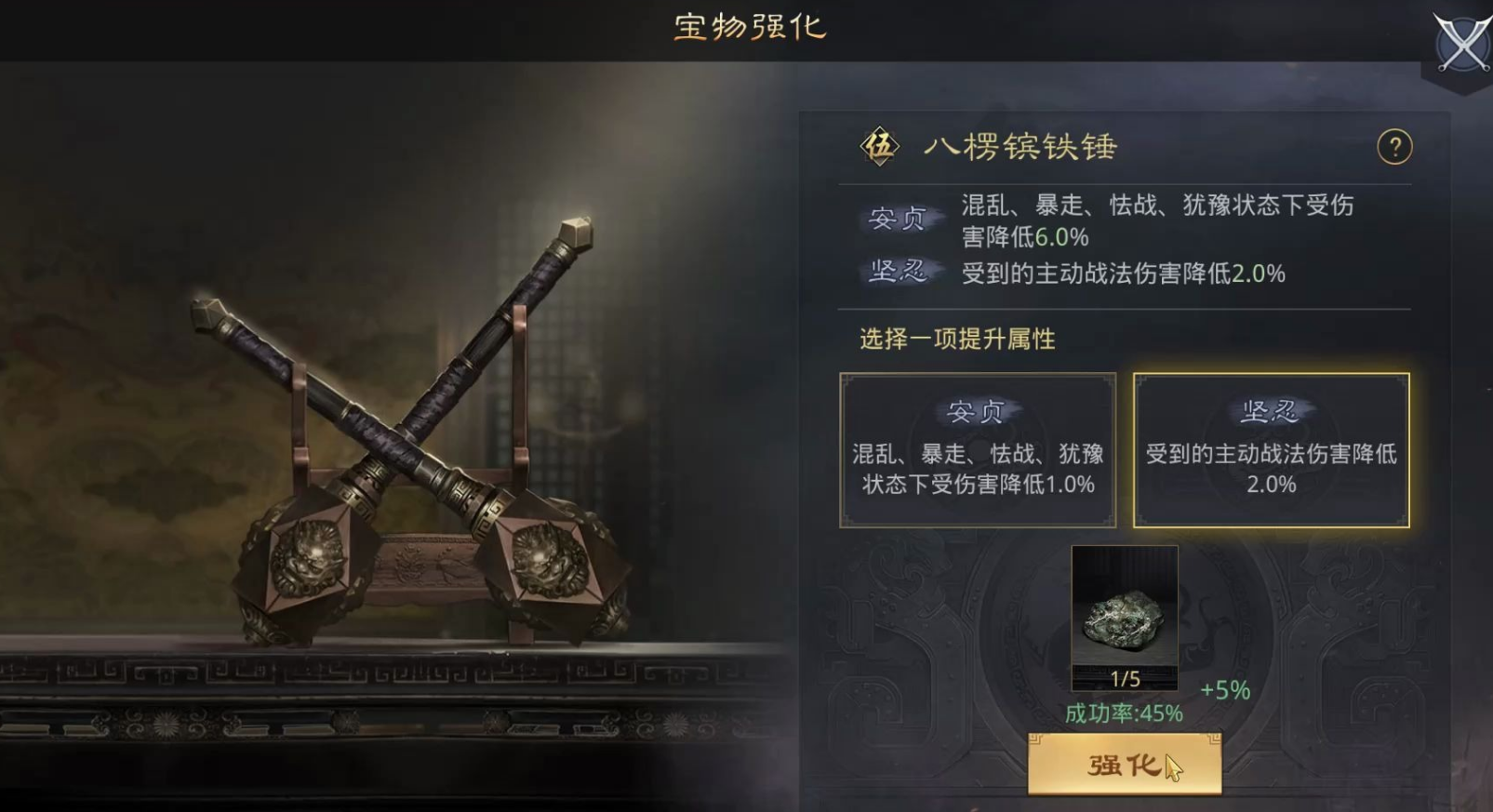Click the 强化 enhance button

[1124, 765]
